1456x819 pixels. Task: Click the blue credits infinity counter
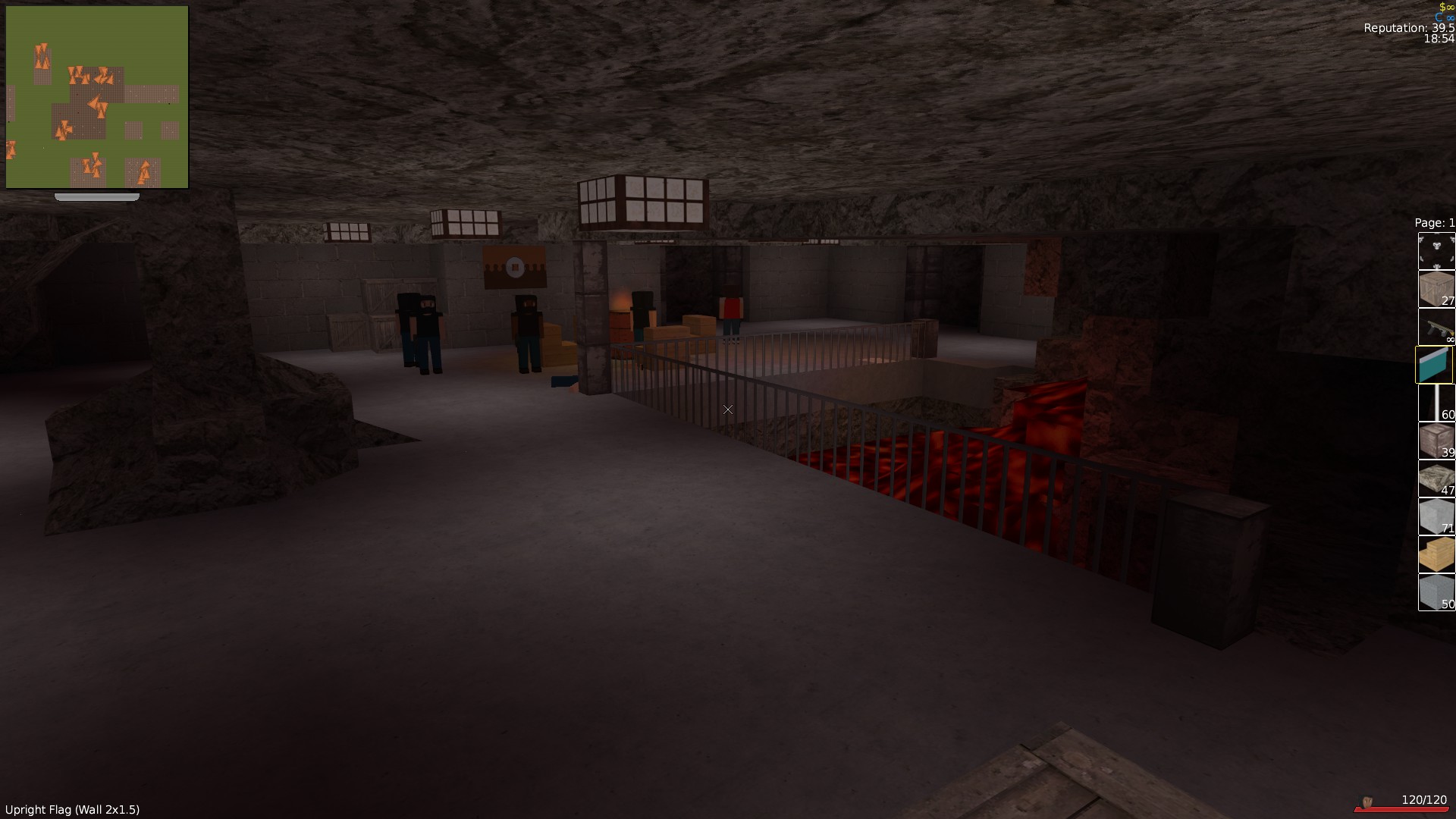[1445, 17]
